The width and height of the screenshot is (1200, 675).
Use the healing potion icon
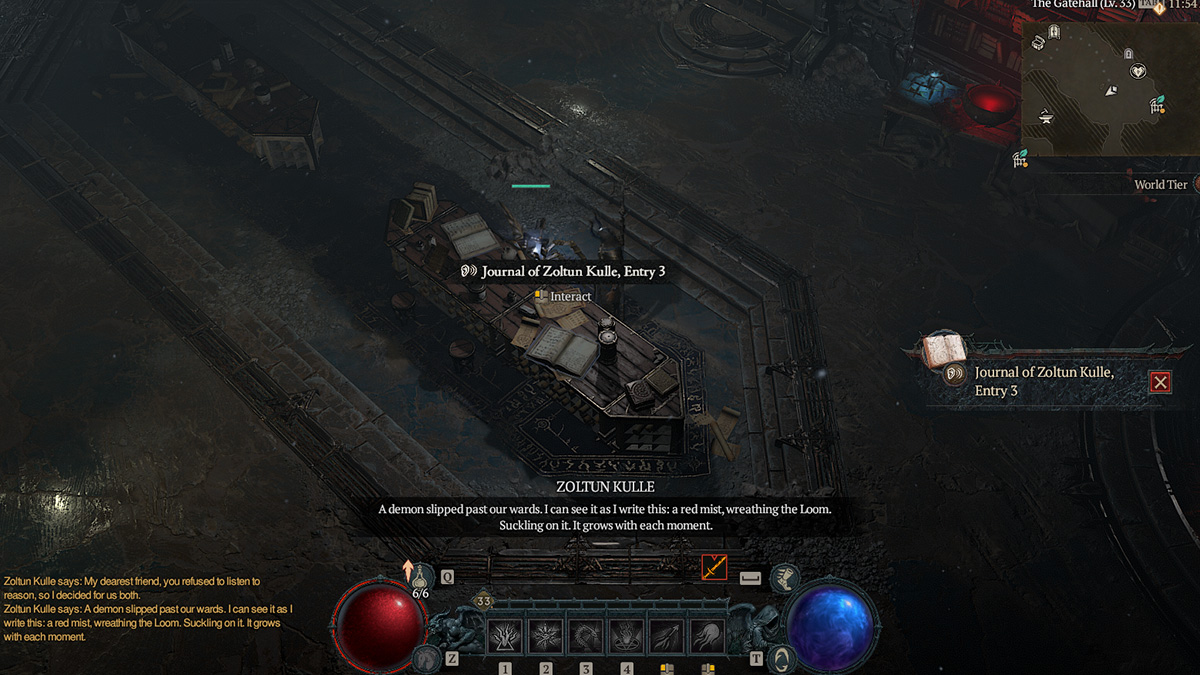pyautogui.click(x=421, y=574)
